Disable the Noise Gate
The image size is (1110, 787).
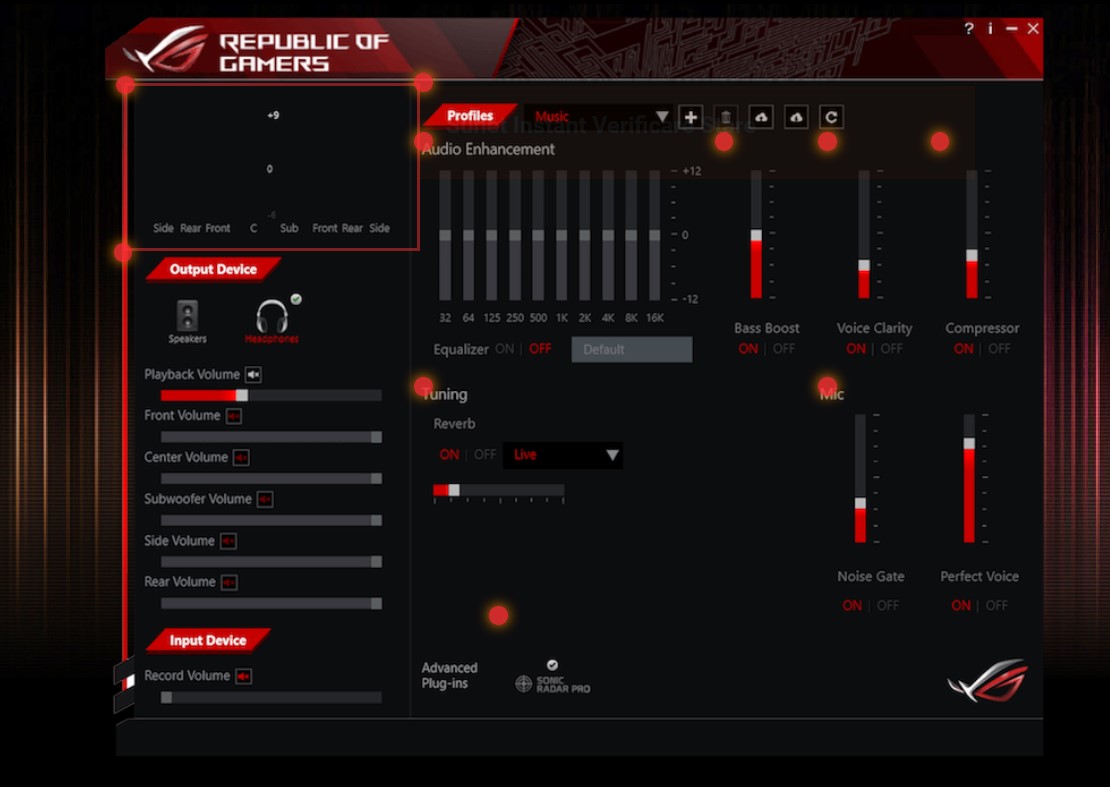pos(888,606)
